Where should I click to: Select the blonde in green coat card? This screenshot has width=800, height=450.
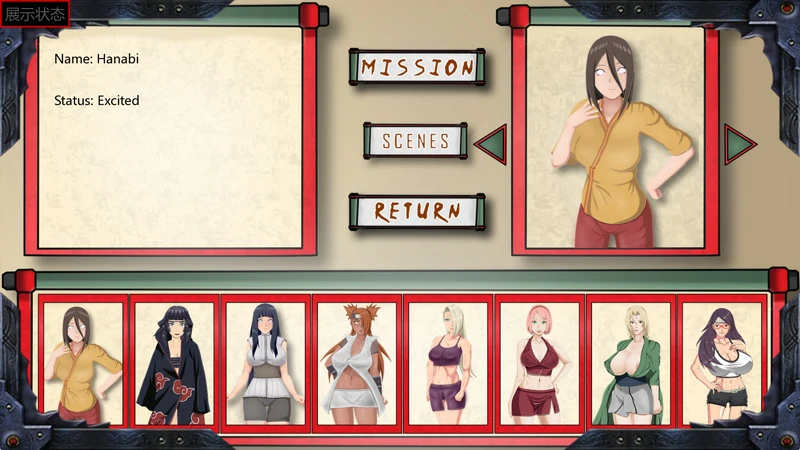pyautogui.click(x=630, y=362)
